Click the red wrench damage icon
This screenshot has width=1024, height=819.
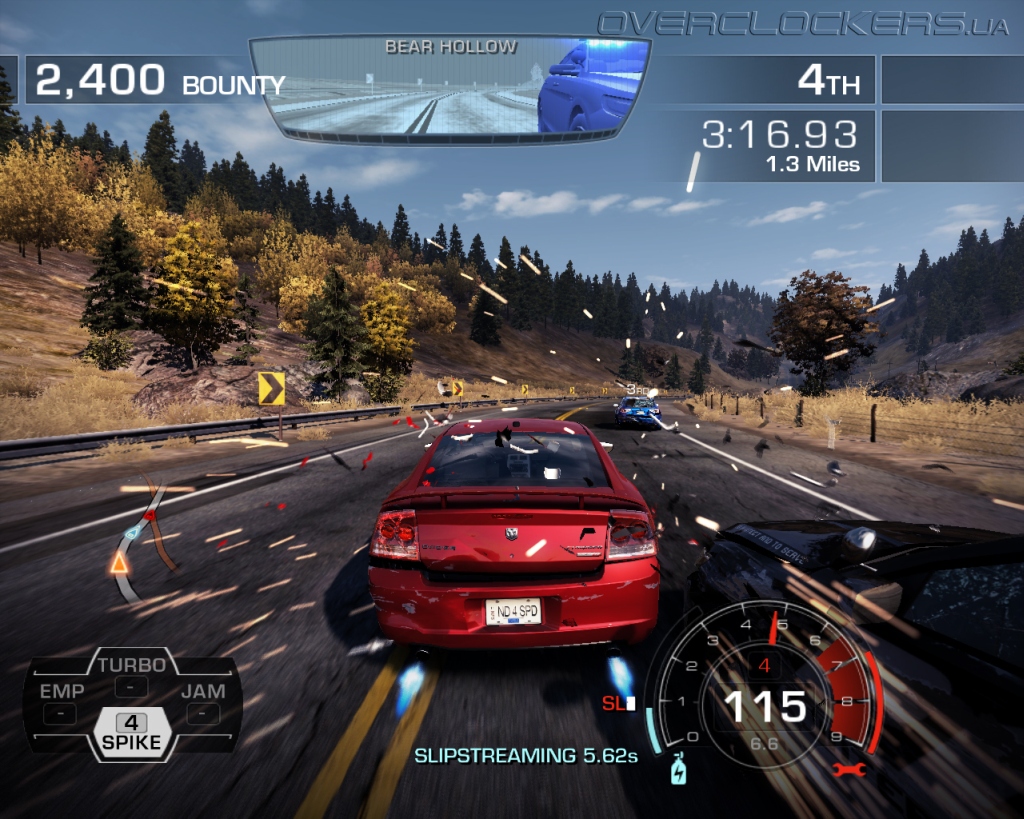coord(846,769)
